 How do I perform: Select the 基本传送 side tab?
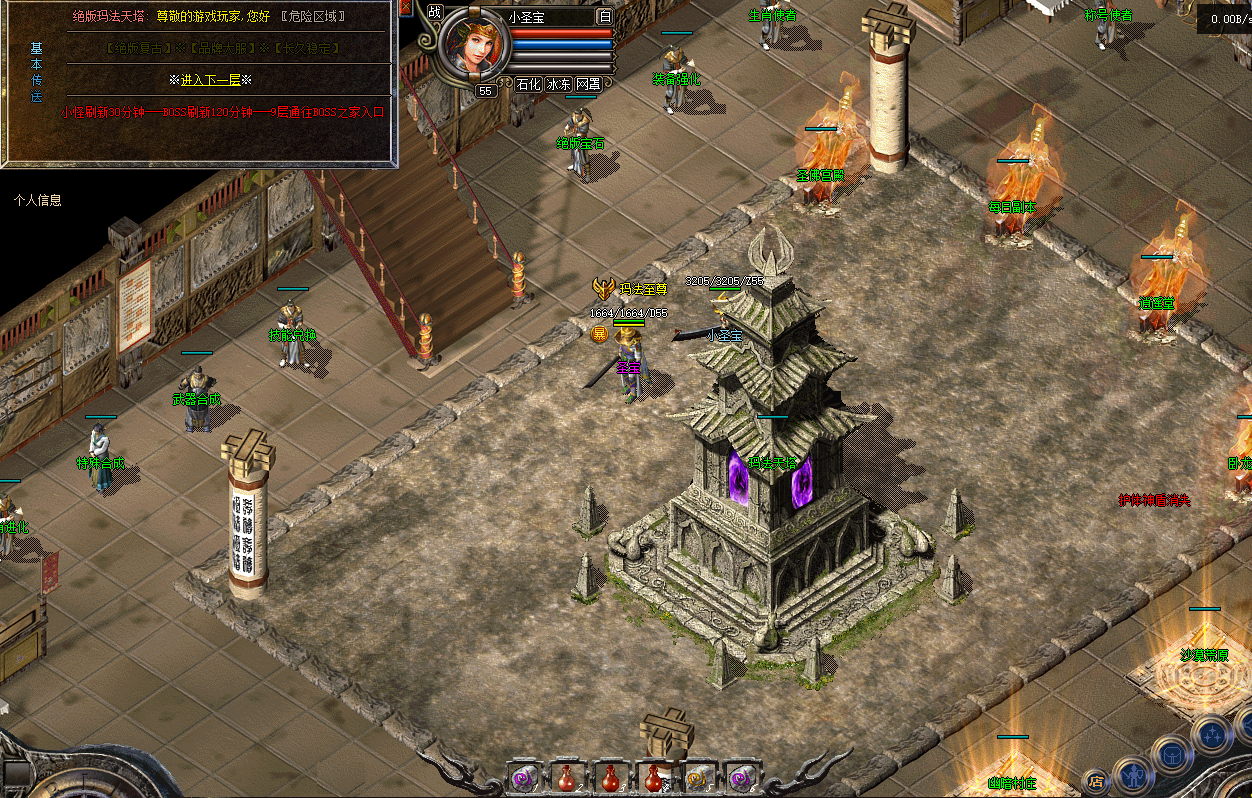(37, 73)
